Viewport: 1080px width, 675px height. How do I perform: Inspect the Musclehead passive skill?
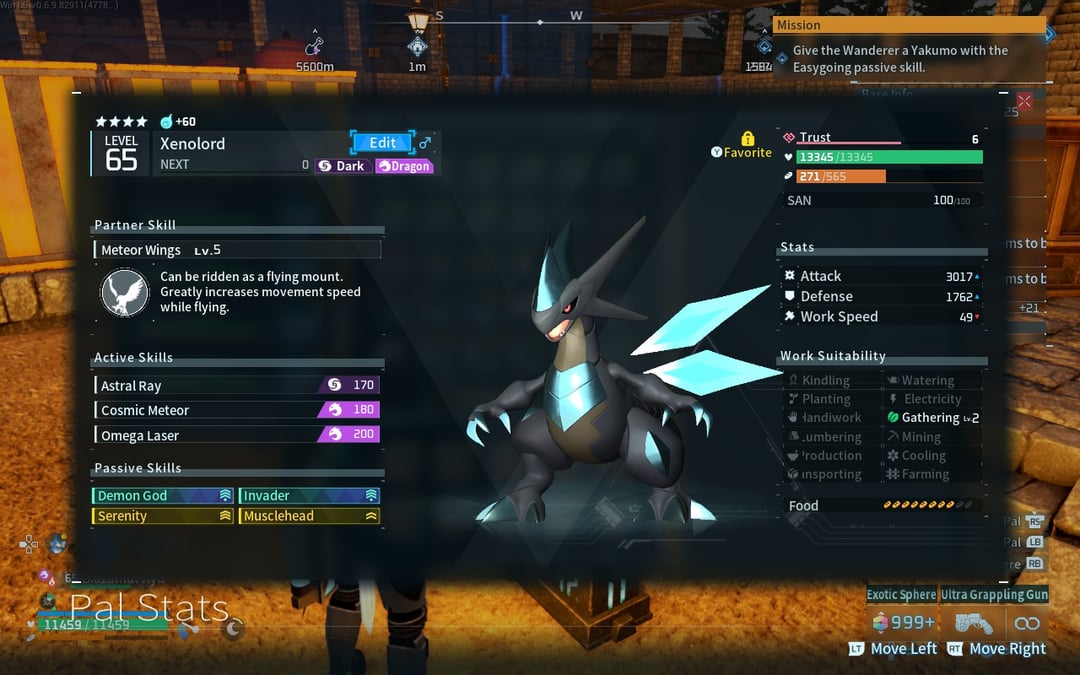pos(310,516)
